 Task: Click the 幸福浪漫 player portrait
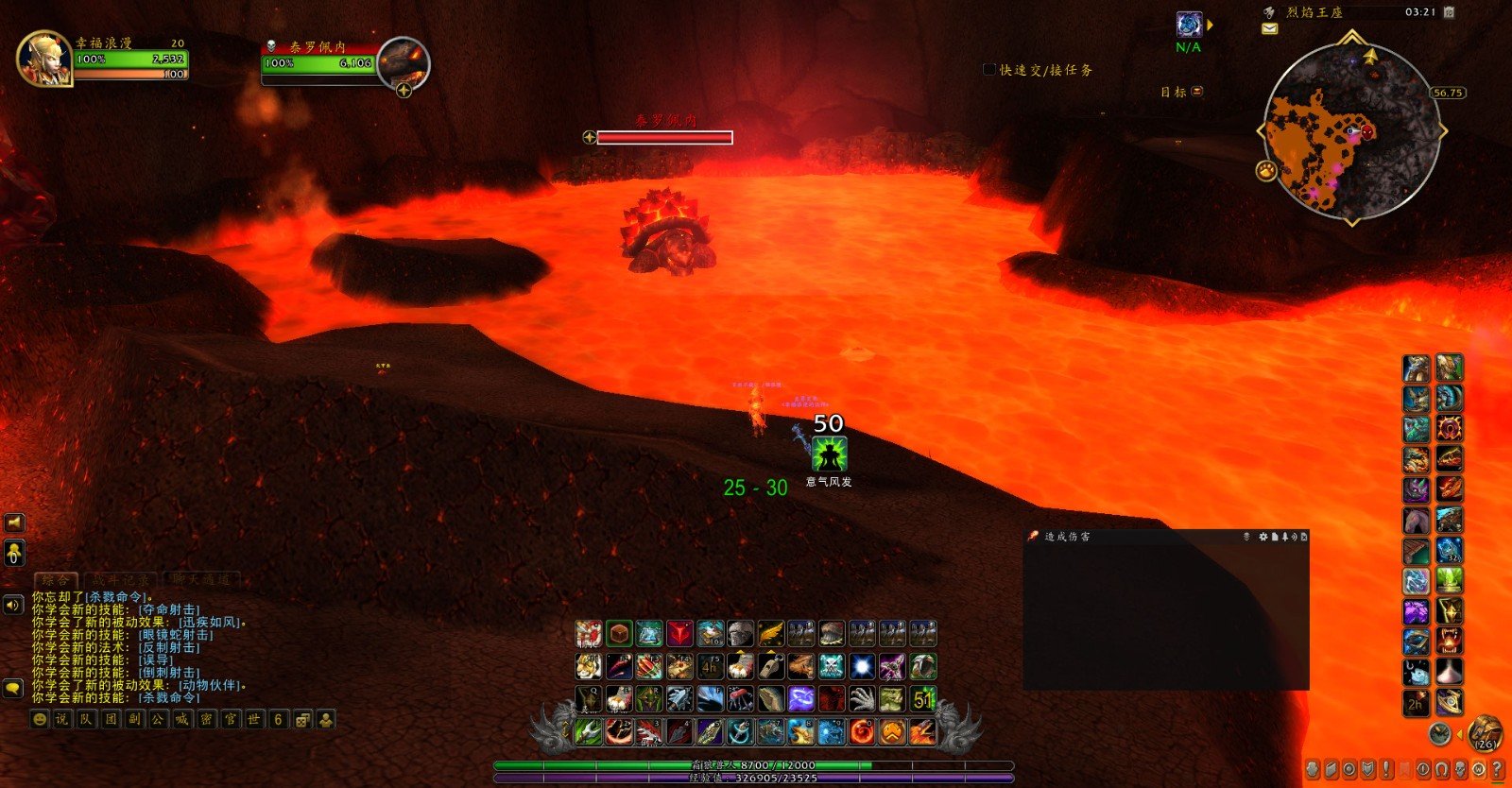click(43, 59)
